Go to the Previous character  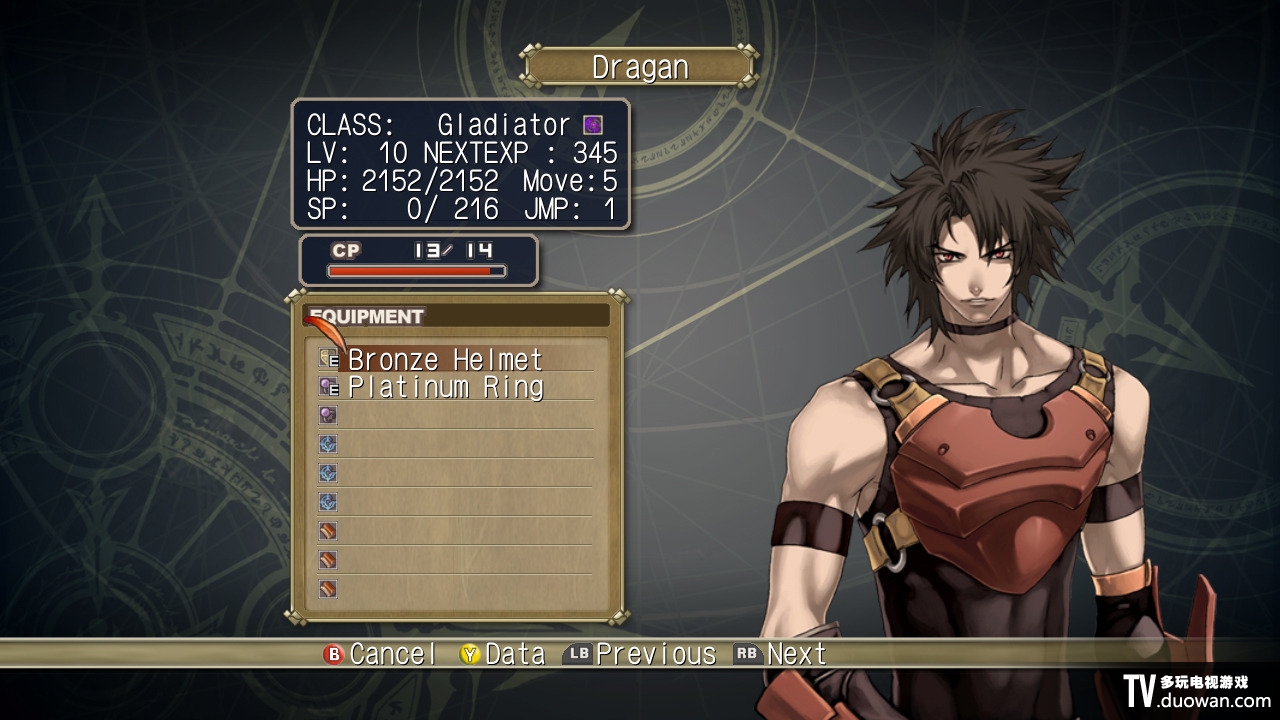[x=641, y=654]
